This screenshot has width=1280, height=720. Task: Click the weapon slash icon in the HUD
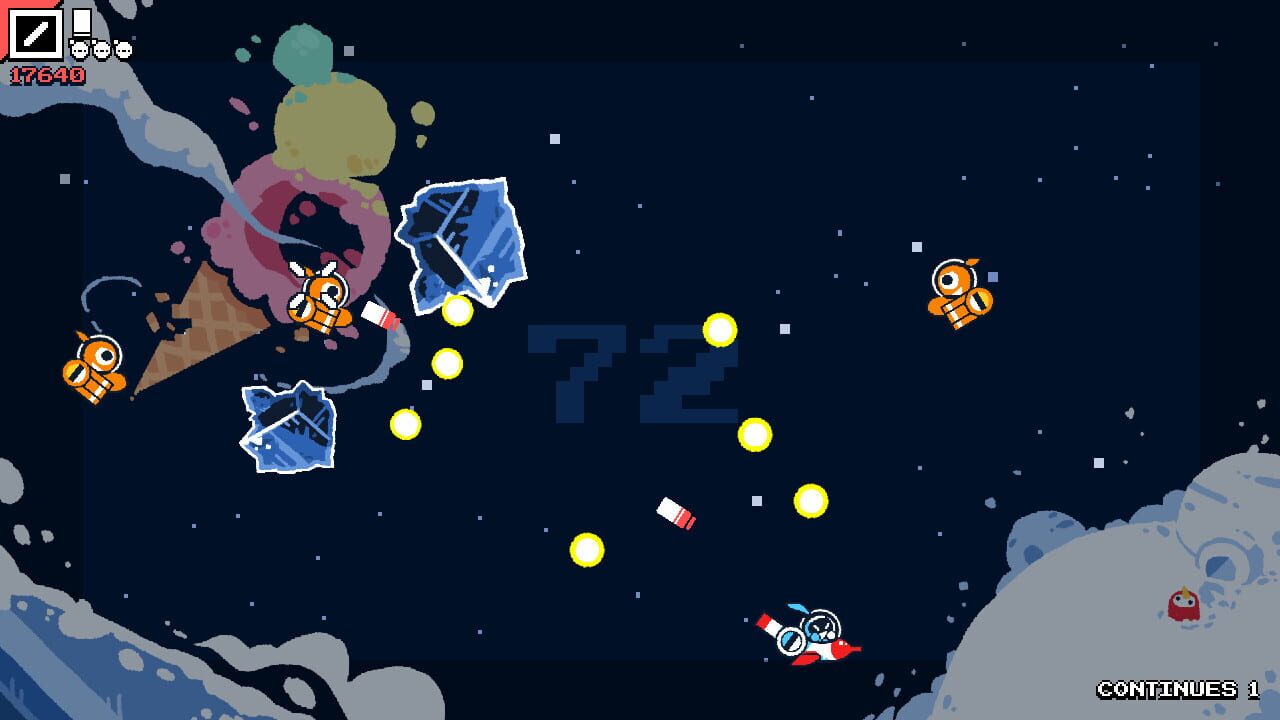point(35,33)
